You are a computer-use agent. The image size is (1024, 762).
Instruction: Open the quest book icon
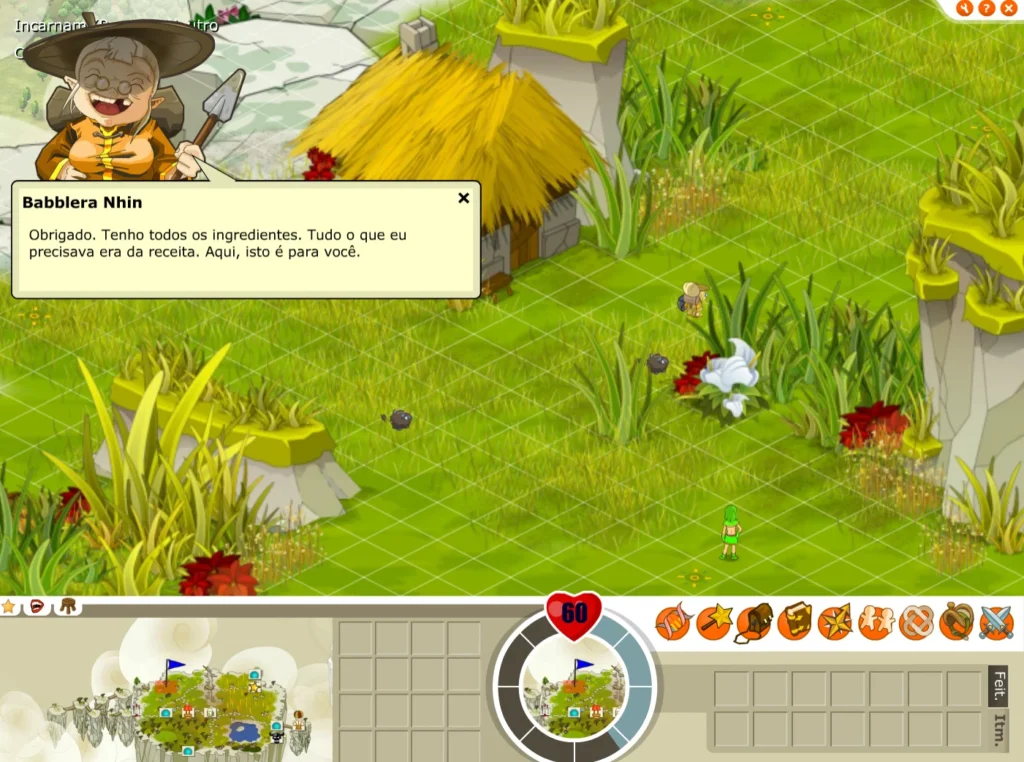(795, 622)
